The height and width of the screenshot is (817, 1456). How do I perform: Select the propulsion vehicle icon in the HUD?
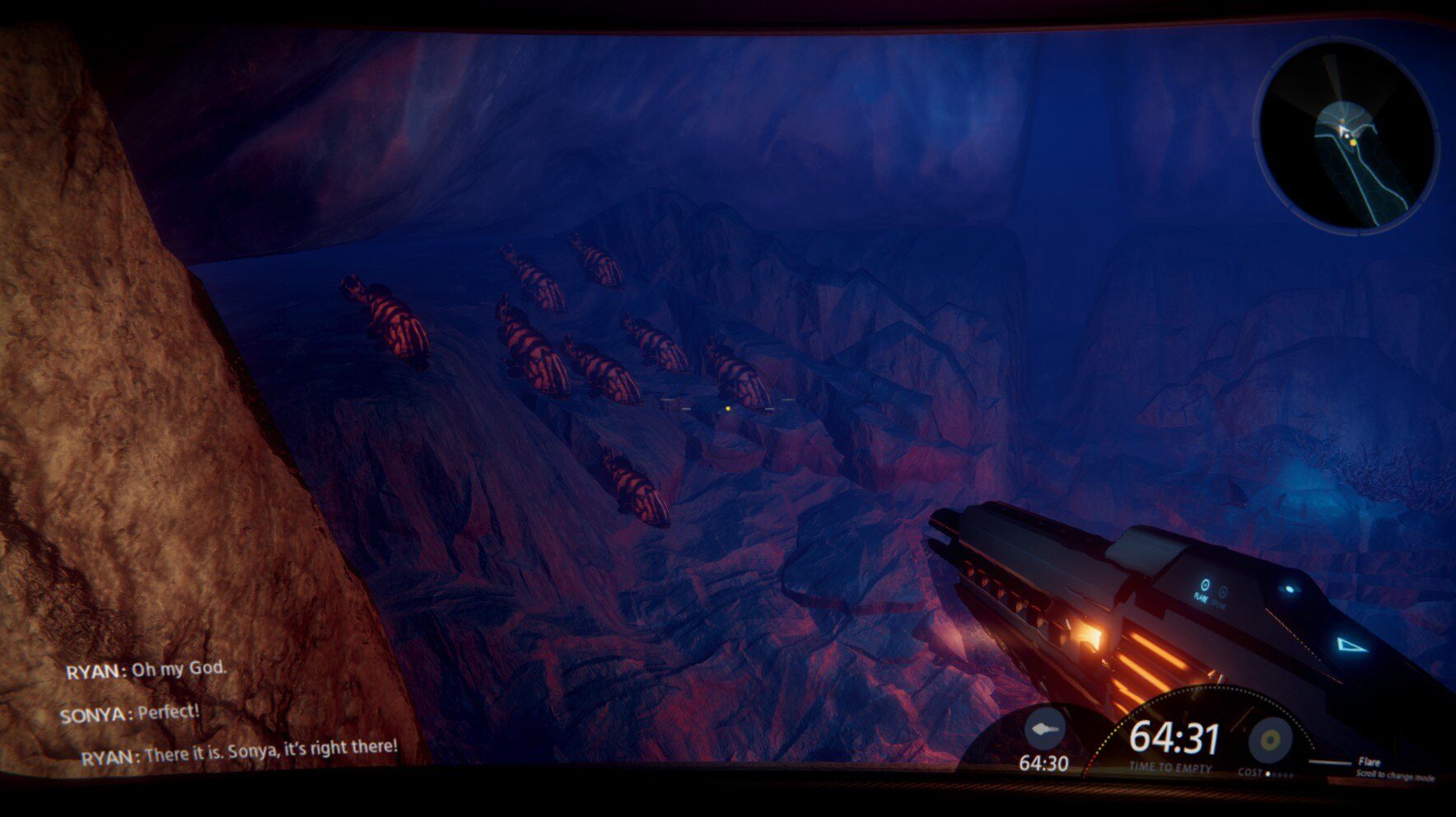coord(1043,729)
